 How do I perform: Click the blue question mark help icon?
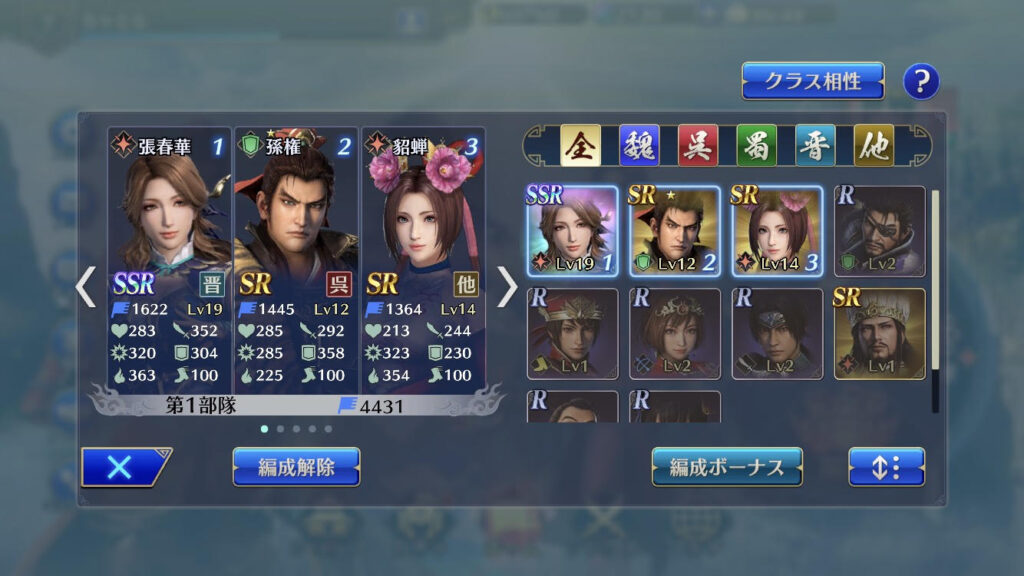(x=921, y=82)
